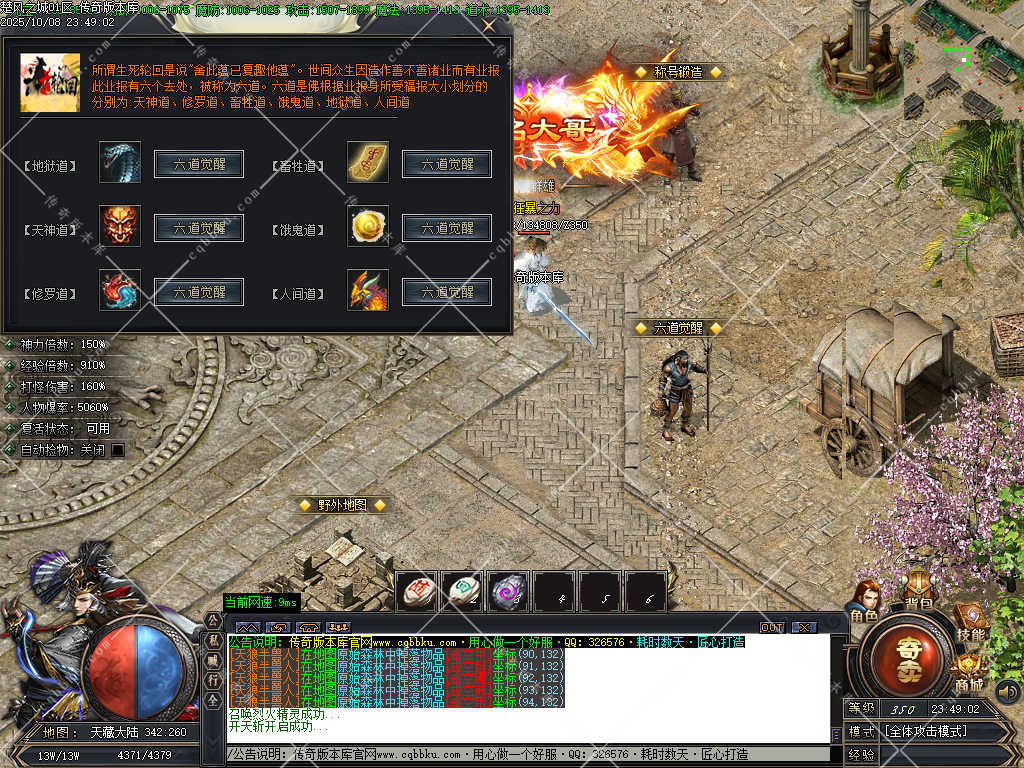This screenshot has height=768, width=1024.
Task: Switch chat to the 私 private channel
Action: (212, 640)
